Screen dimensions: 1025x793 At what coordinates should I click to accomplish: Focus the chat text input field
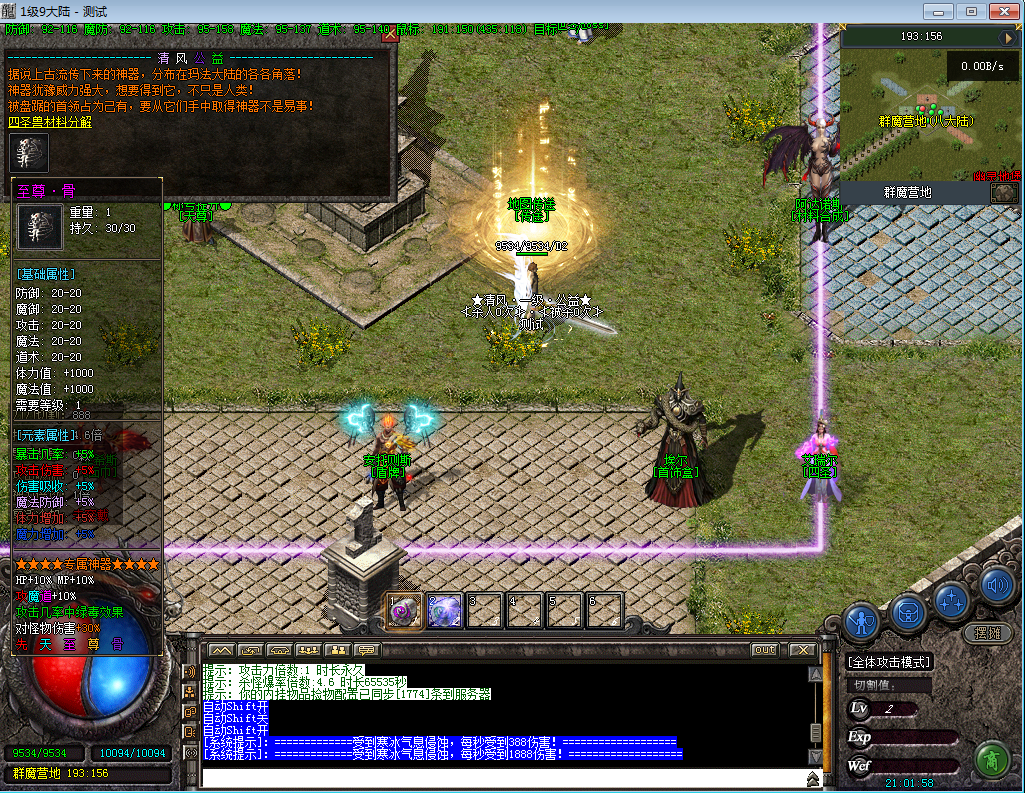[500, 778]
